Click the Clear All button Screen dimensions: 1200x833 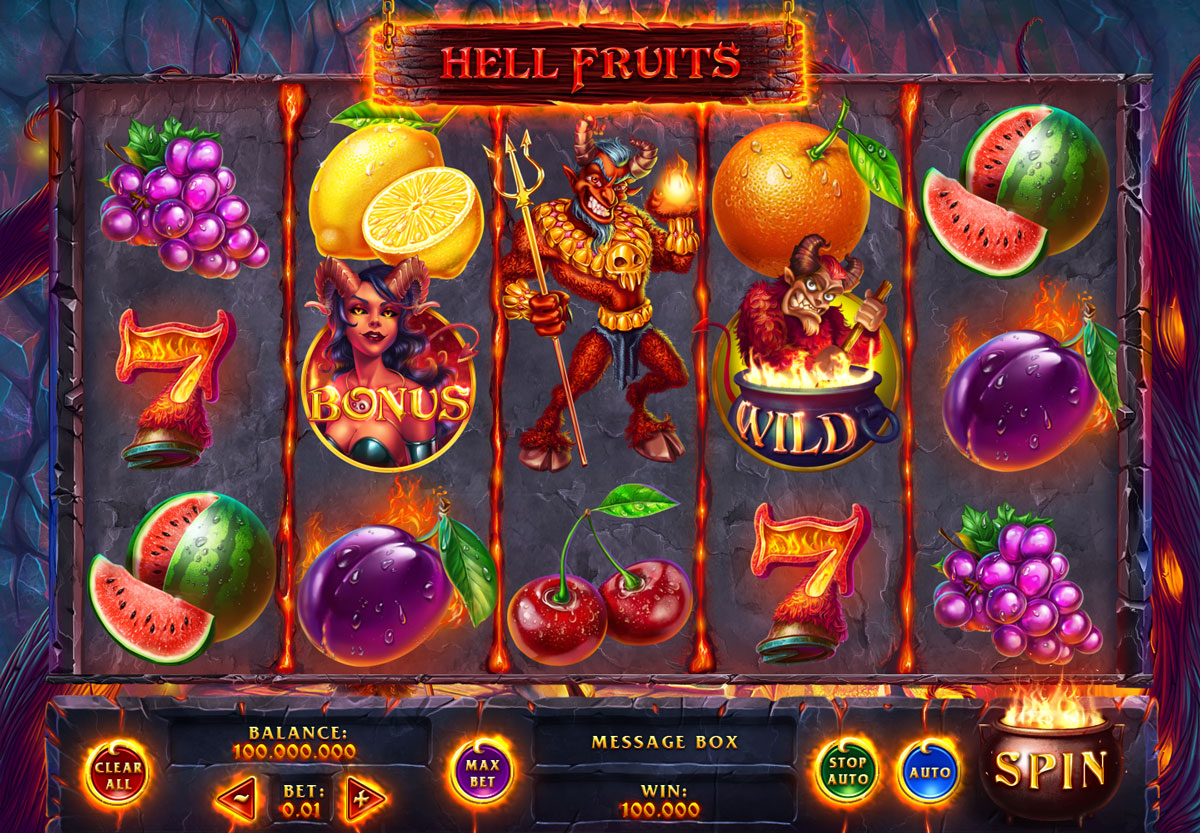[x=118, y=773]
